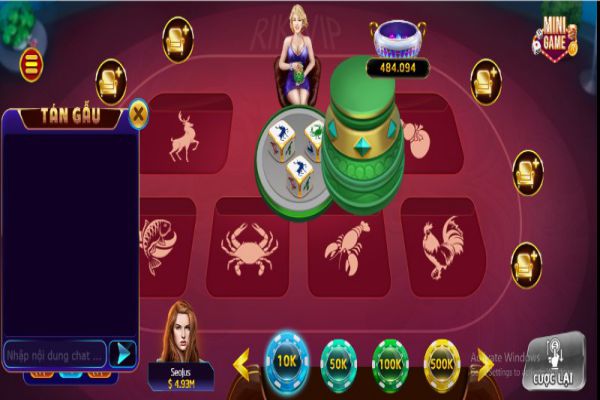Show previous chips with left arrow

click(242, 364)
